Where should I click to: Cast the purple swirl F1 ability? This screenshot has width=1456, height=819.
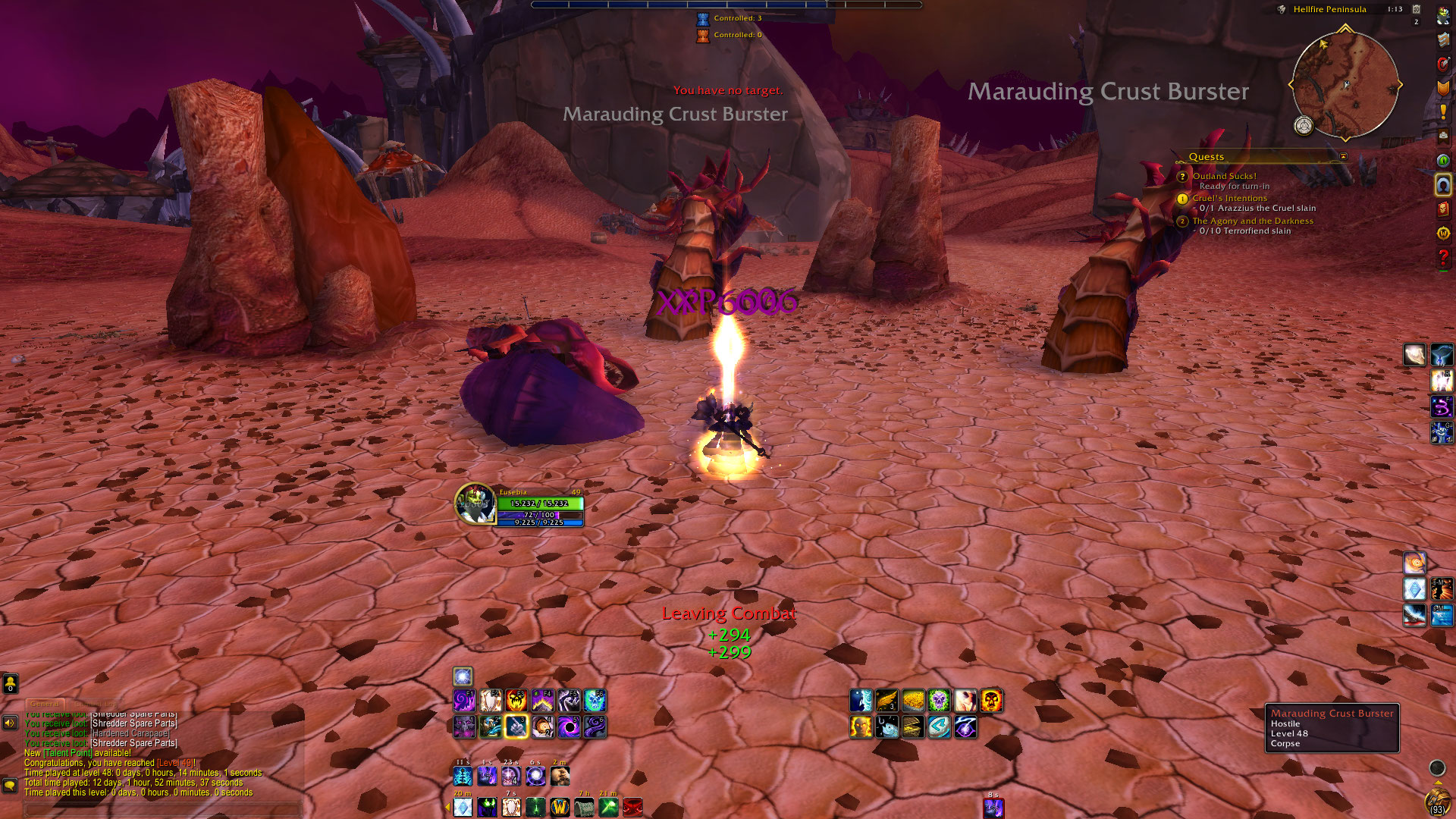(x=464, y=701)
